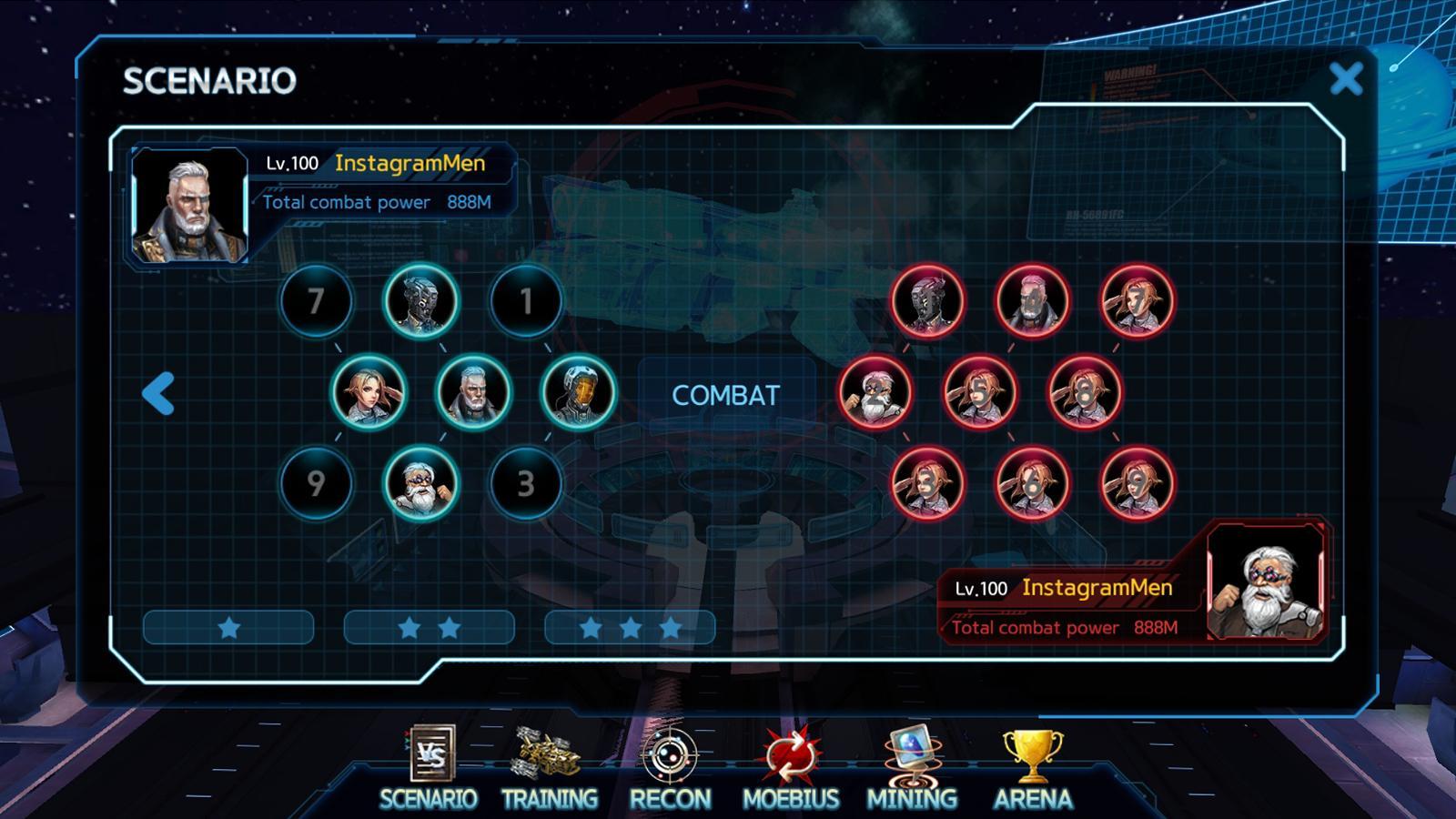Choose the orange-visor helmet pilot unit
The image size is (1456, 819).
(x=578, y=392)
